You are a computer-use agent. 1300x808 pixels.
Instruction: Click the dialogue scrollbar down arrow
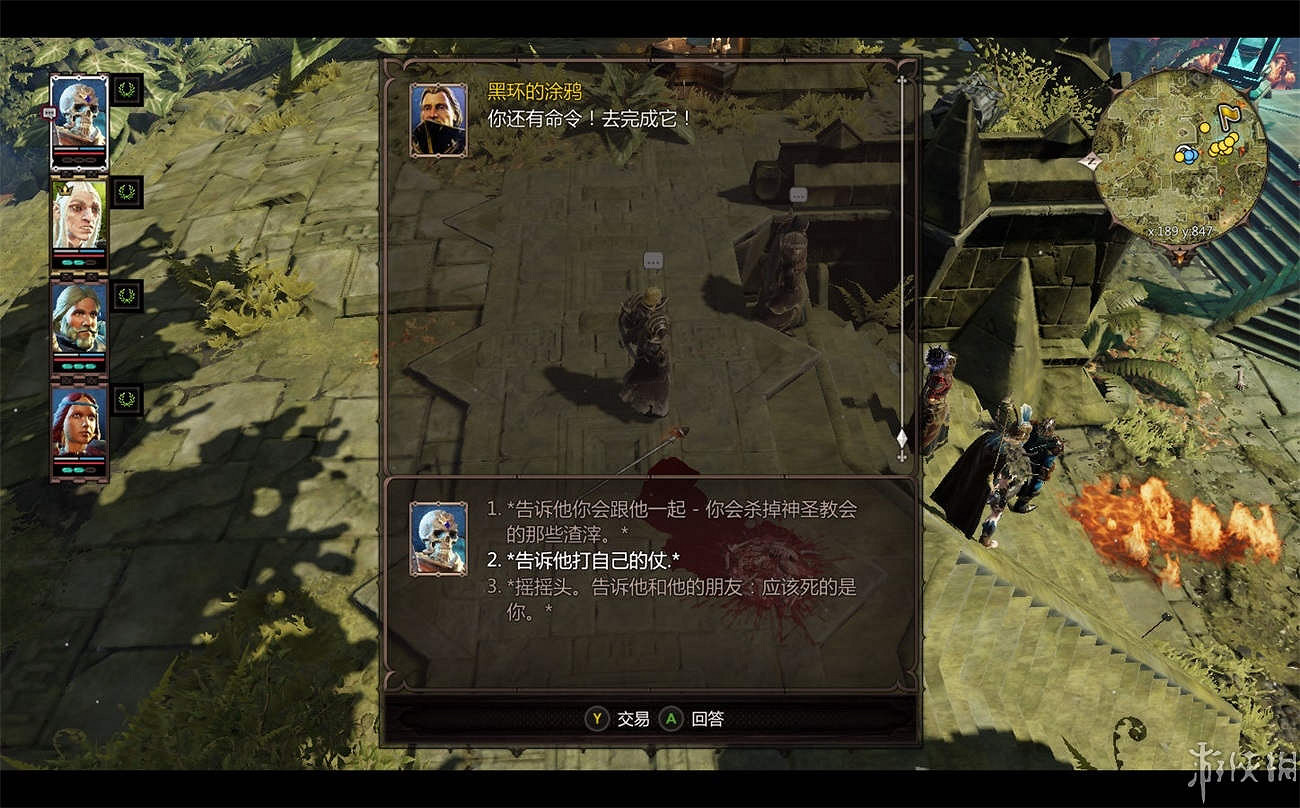click(x=903, y=455)
